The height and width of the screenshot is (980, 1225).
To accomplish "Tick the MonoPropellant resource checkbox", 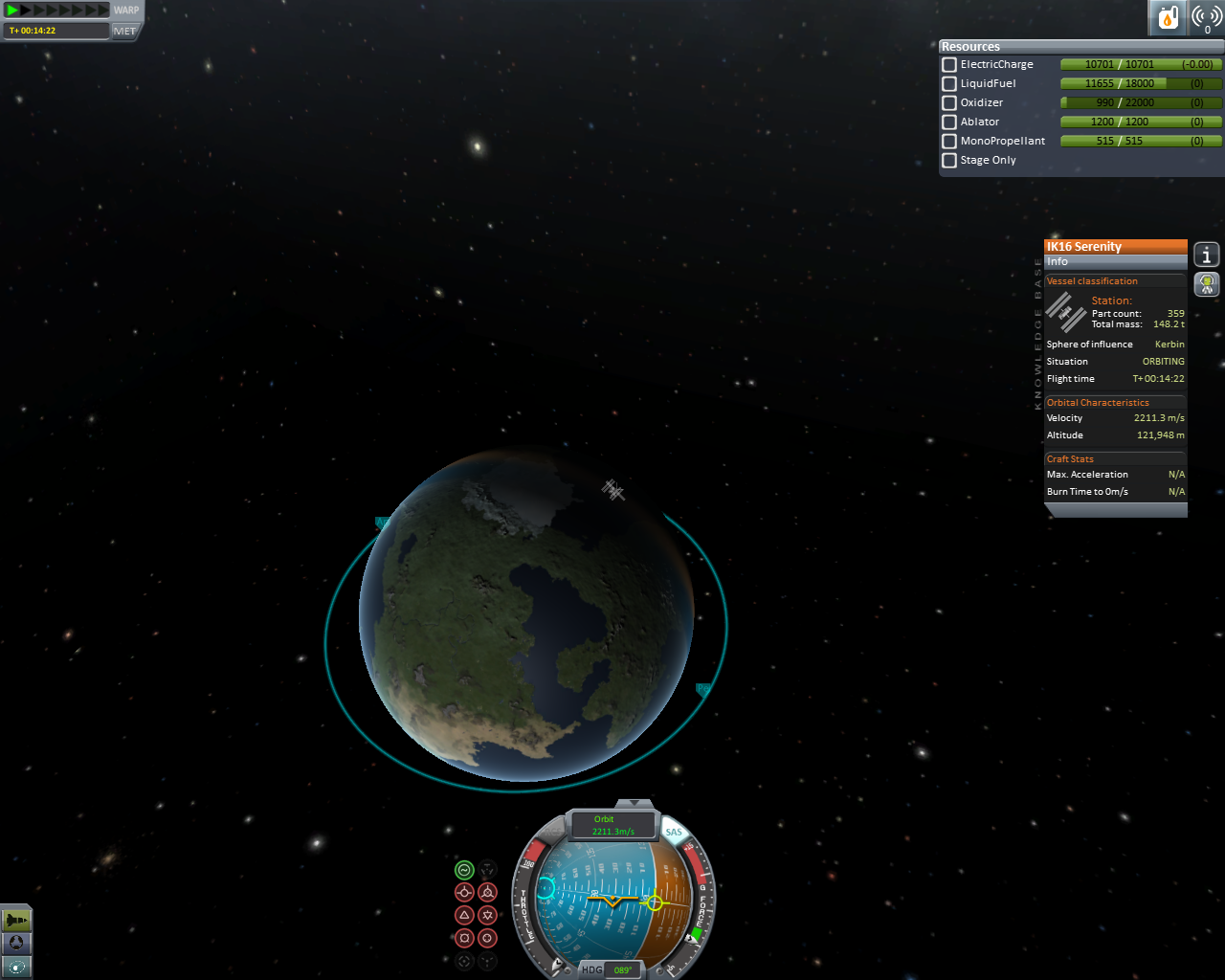I will tap(949, 142).
